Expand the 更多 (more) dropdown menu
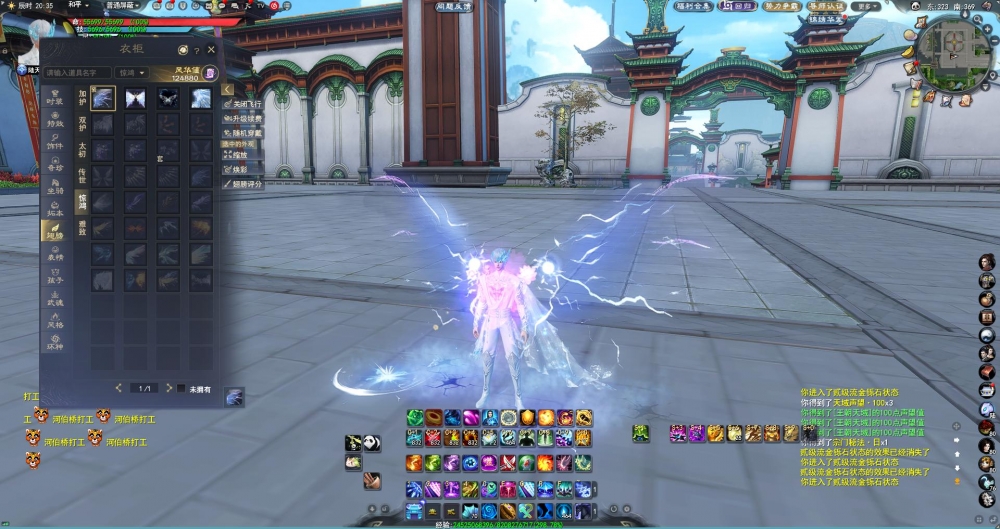1000x529 pixels. [x=867, y=6]
